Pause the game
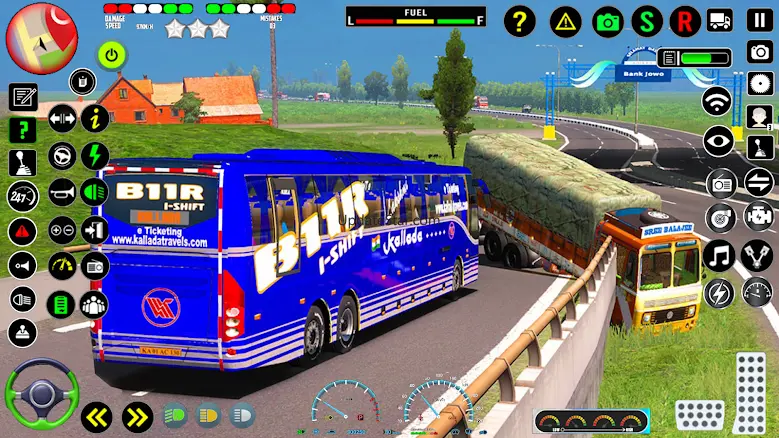Screen dimensions: 779x438 click(x=759, y=20)
